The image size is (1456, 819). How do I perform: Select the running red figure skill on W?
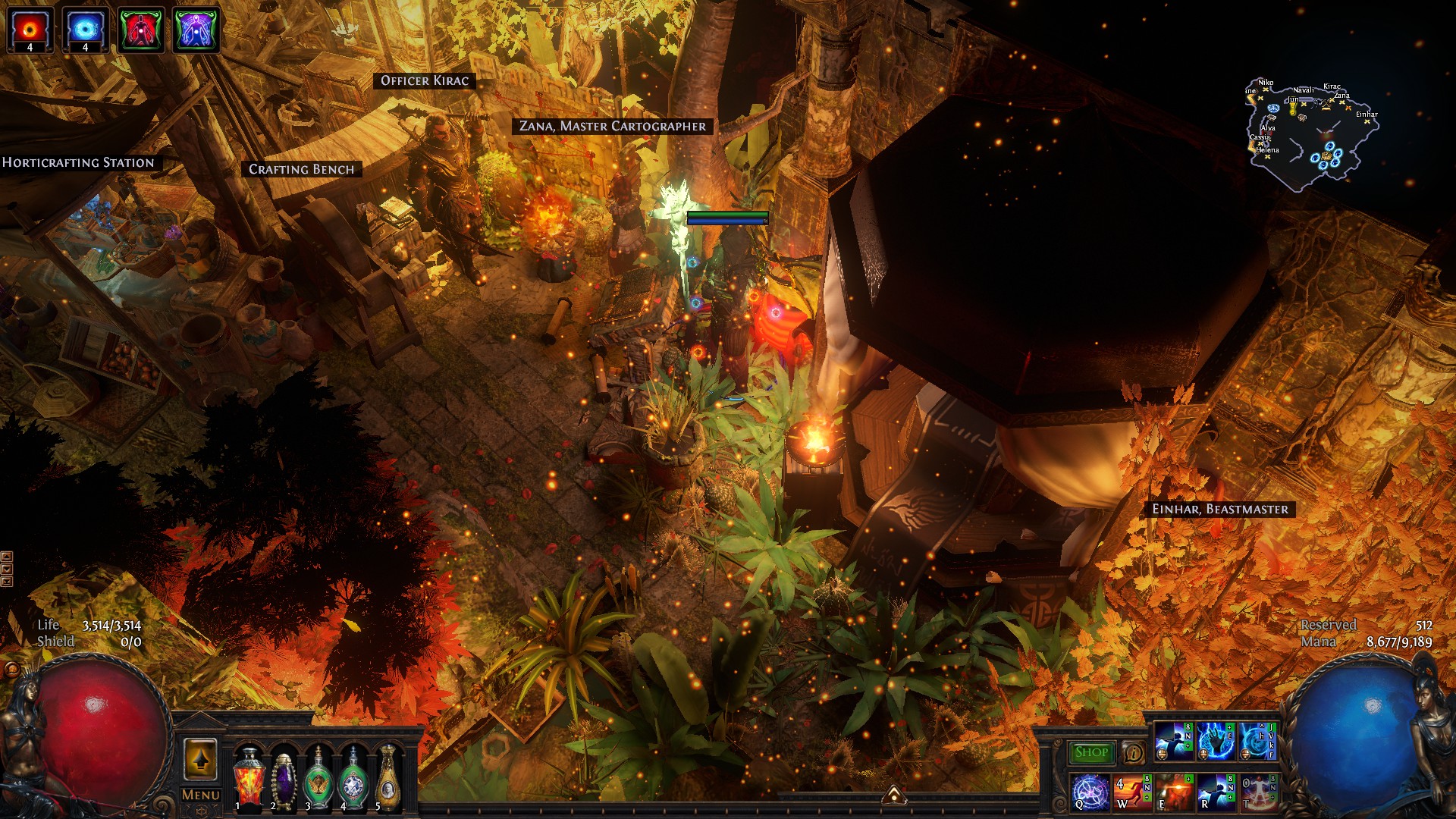[1133, 792]
